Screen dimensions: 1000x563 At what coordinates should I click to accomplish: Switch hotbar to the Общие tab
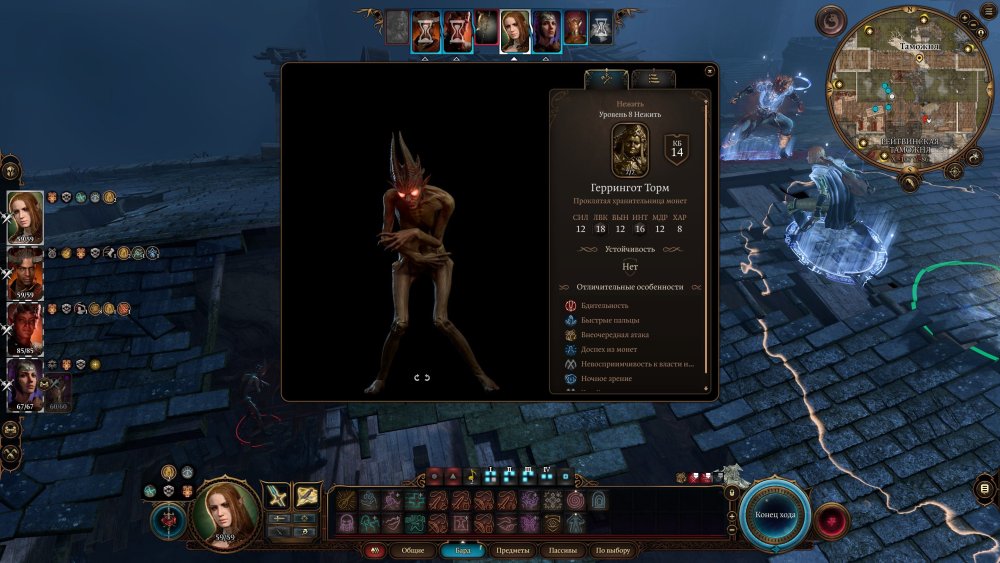(x=412, y=551)
